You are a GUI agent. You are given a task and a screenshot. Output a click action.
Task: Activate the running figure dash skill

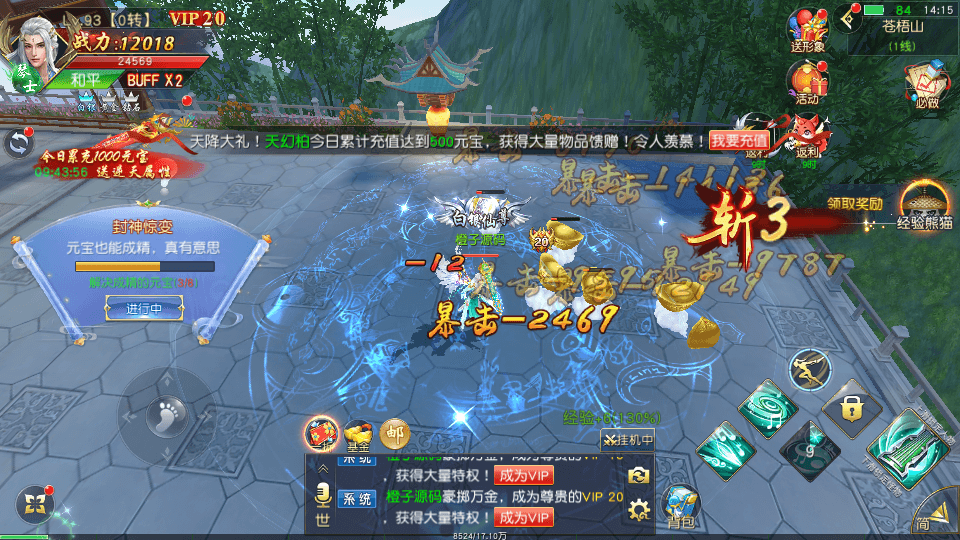pyautogui.click(x=810, y=370)
